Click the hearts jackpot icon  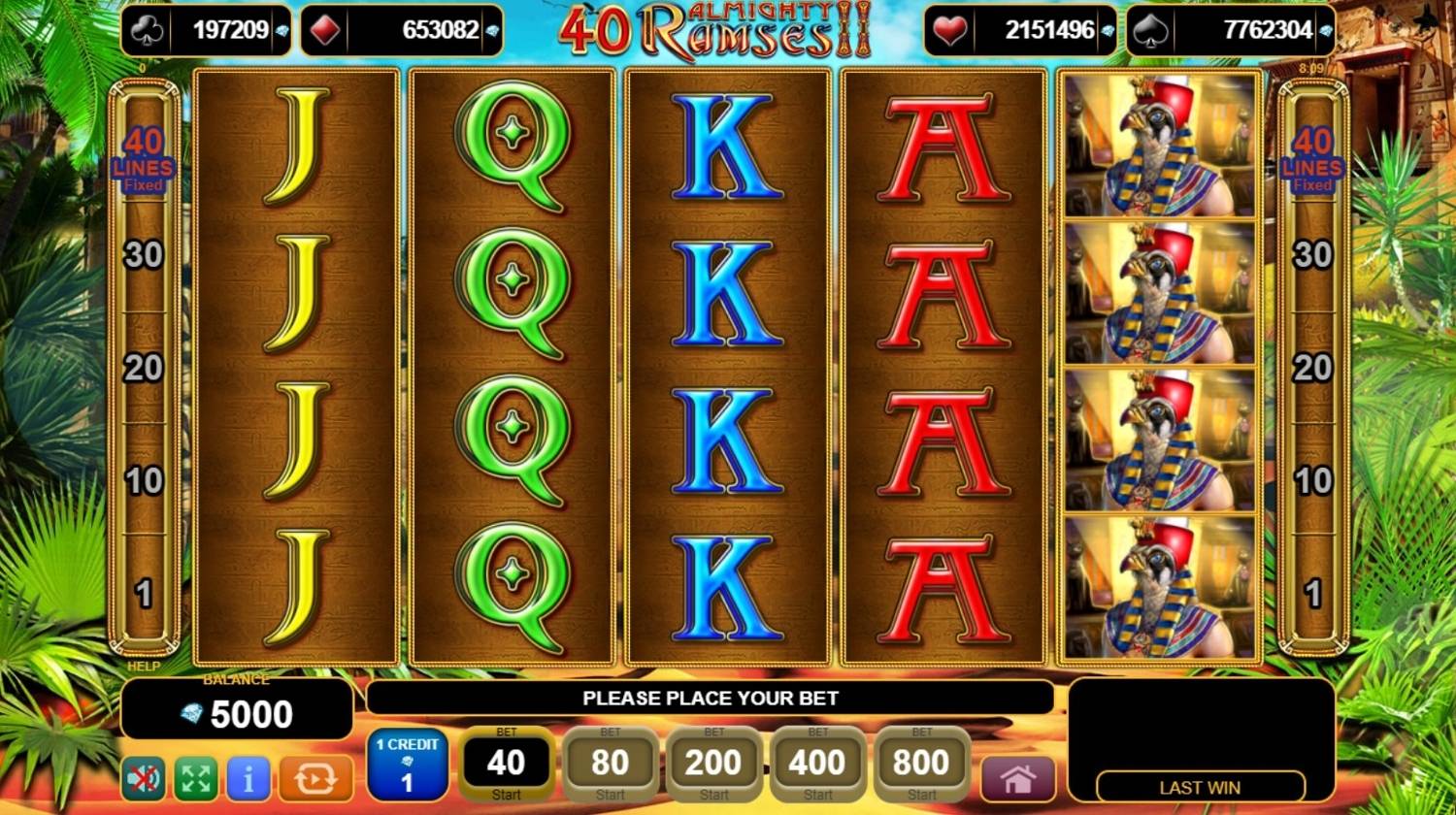[x=949, y=30]
